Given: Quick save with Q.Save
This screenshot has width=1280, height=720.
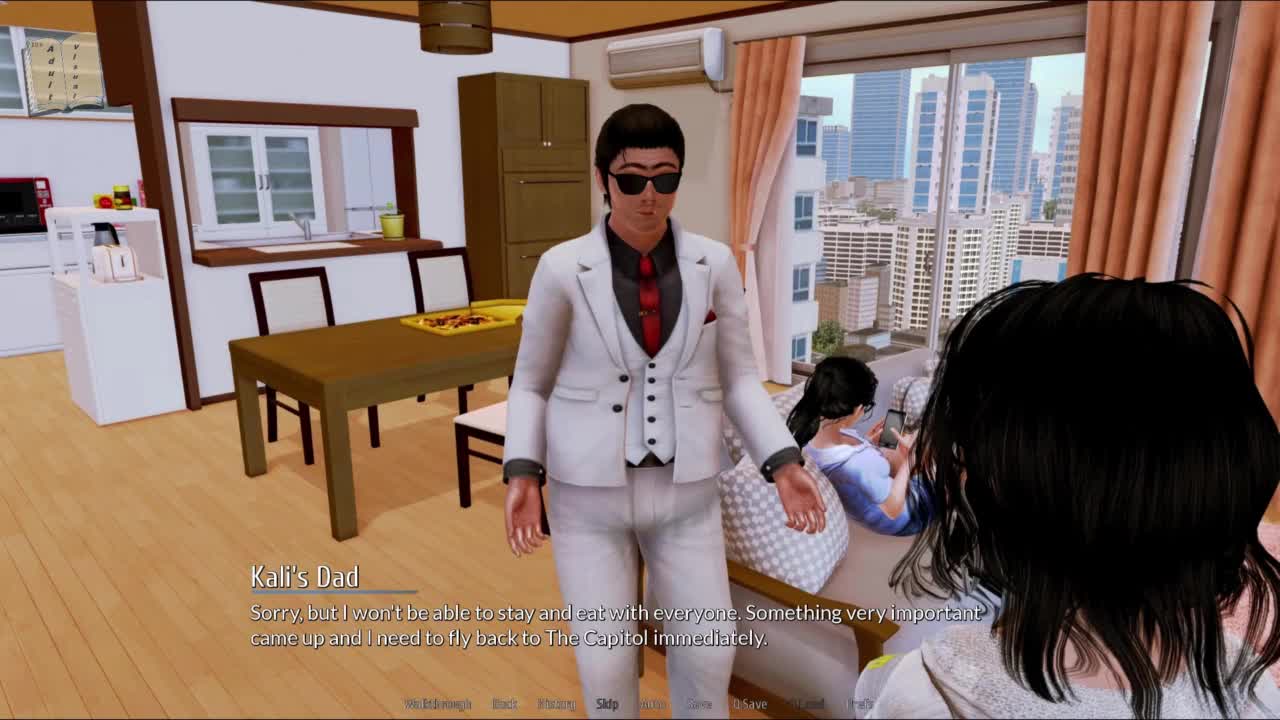Looking at the screenshot, I should 750,704.
